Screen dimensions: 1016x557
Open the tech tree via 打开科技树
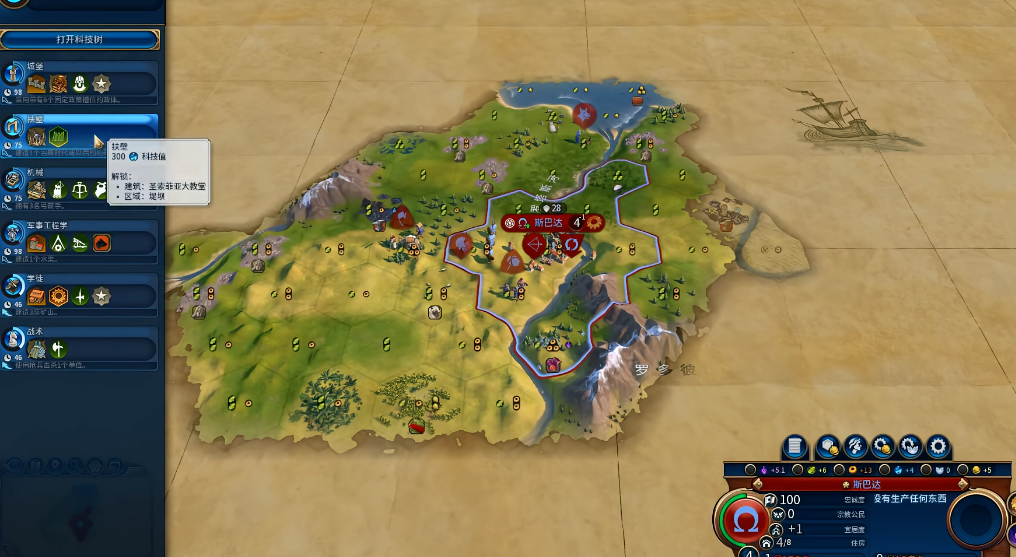click(80, 39)
